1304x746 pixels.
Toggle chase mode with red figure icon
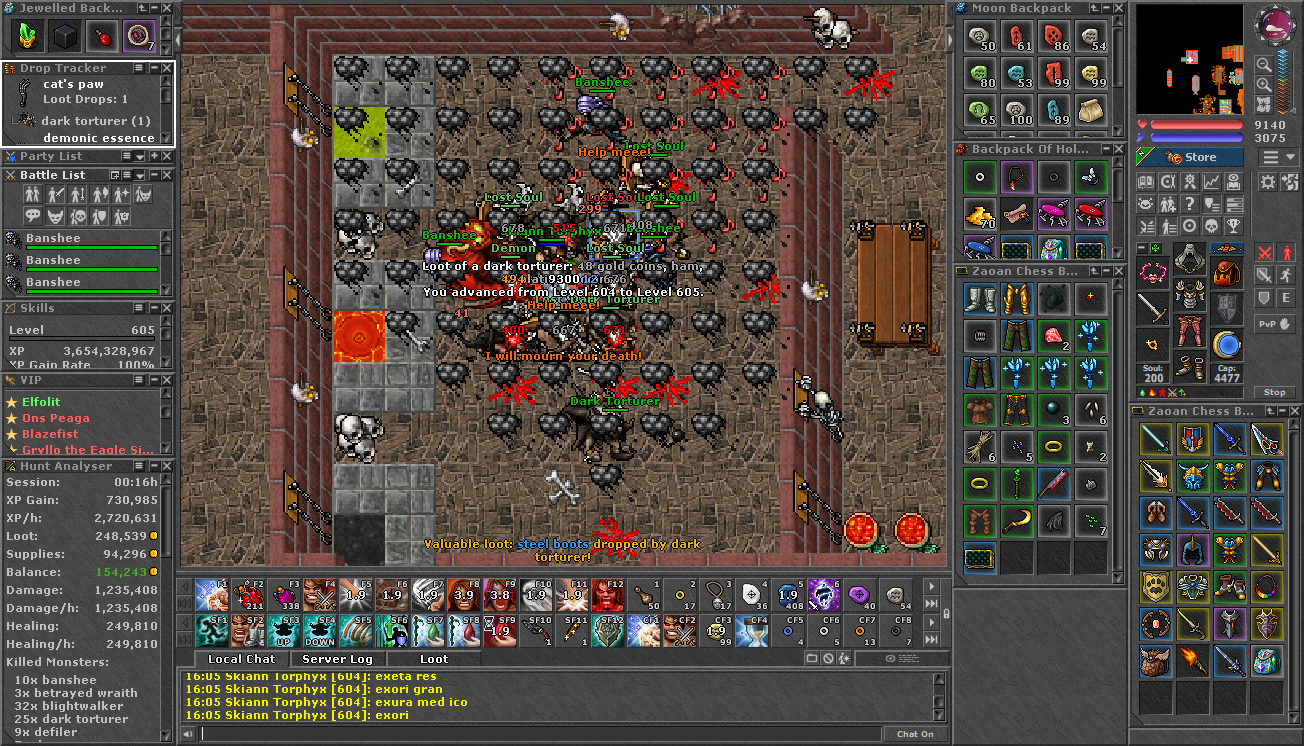pyautogui.click(x=1286, y=252)
